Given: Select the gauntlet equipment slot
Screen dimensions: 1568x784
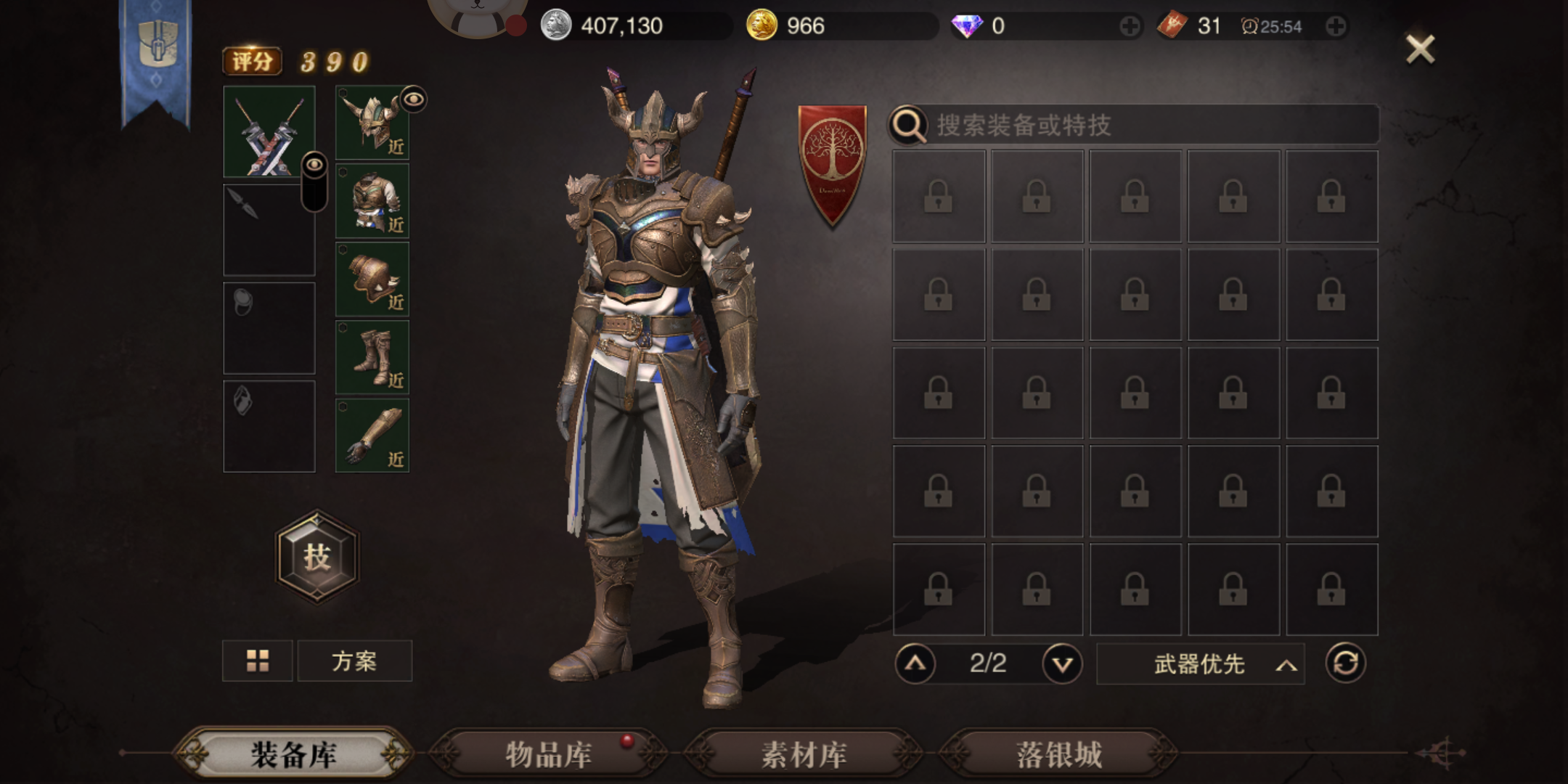Looking at the screenshot, I should [x=372, y=436].
